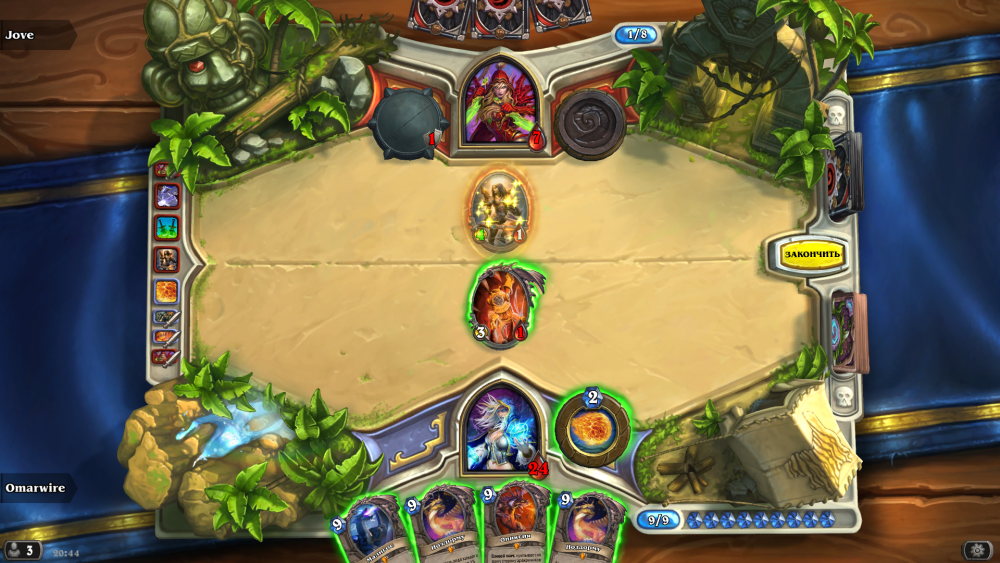Select your mage hero portrait
The image size is (1000, 563).
tap(501, 429)
